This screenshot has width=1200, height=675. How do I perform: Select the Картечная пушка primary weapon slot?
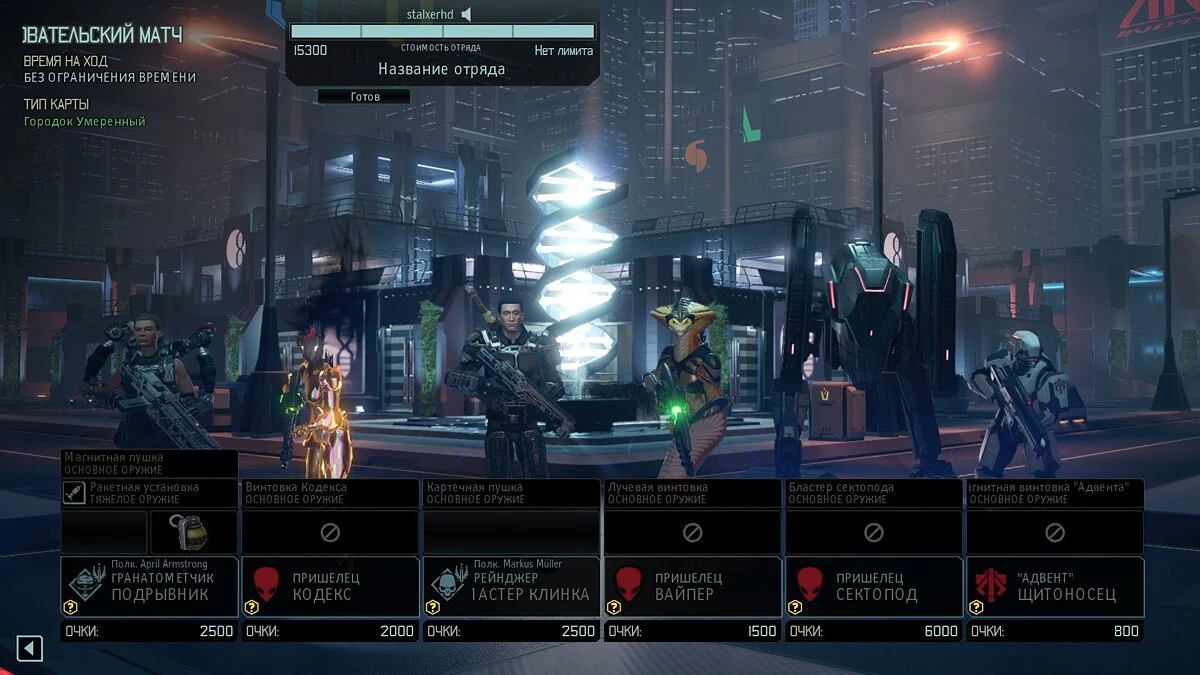pos(511,492)
